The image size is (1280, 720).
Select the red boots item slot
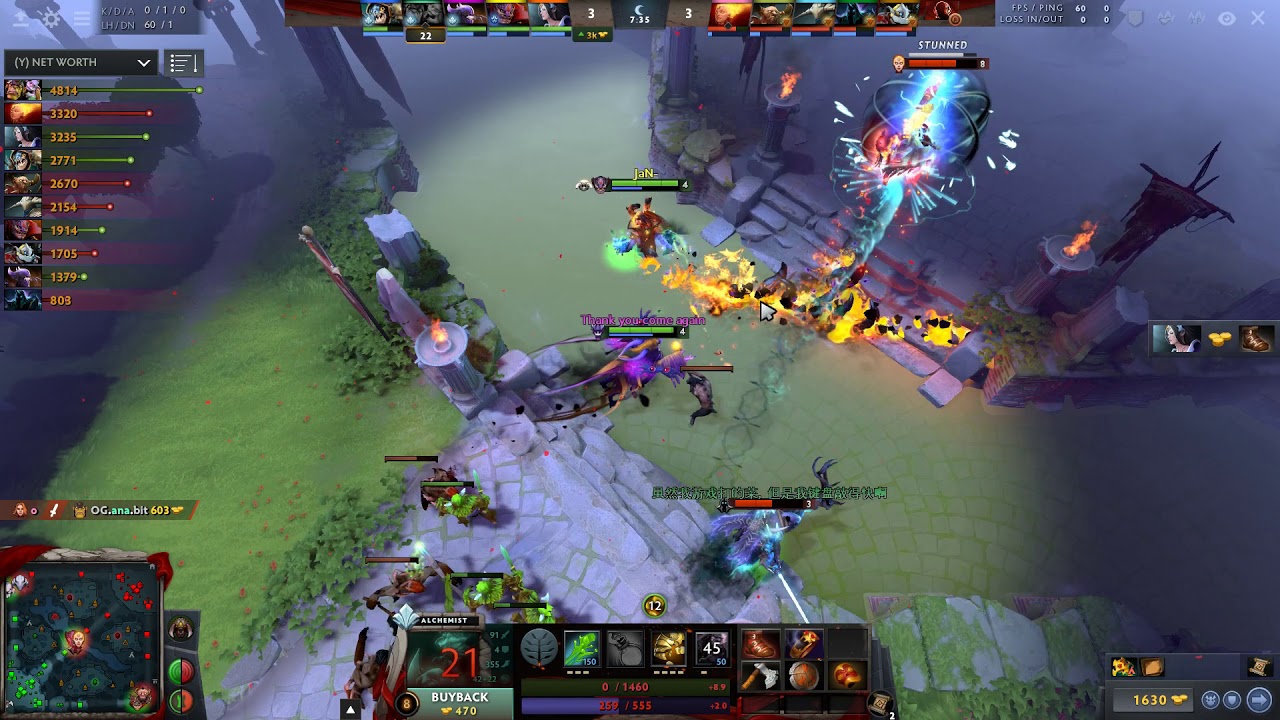(x=760, y=645)
